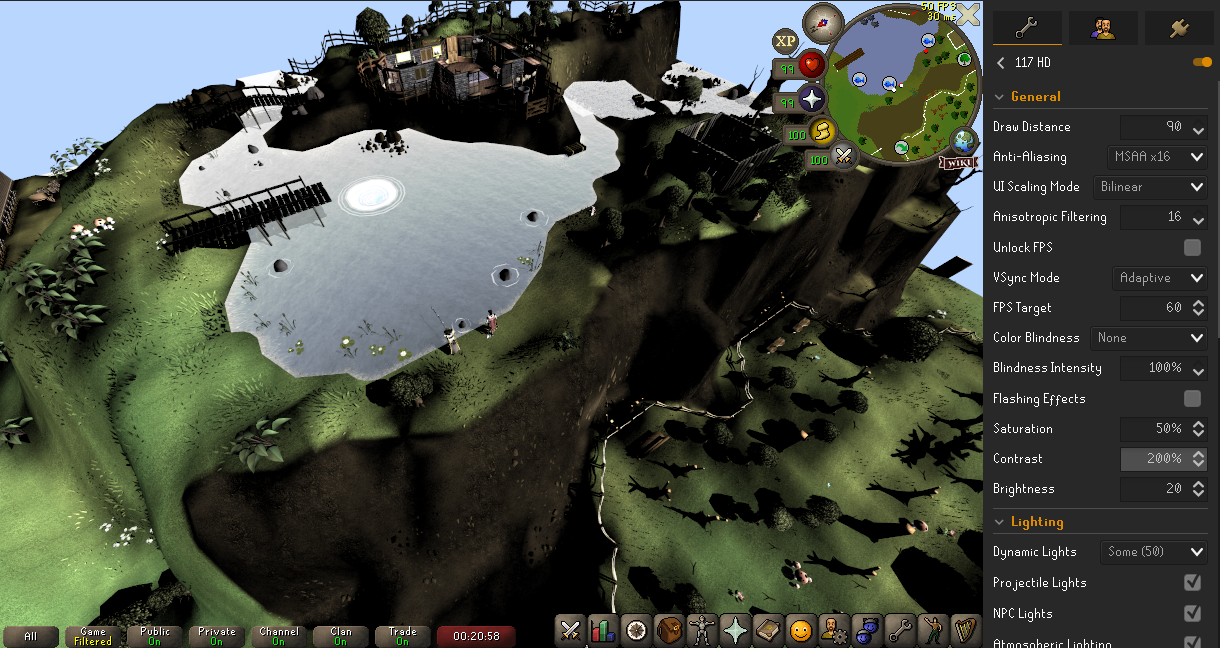Toggle run with the boot energy orb
The width and height of the screenshot is (1220, 648).
[x=820, y=133]
